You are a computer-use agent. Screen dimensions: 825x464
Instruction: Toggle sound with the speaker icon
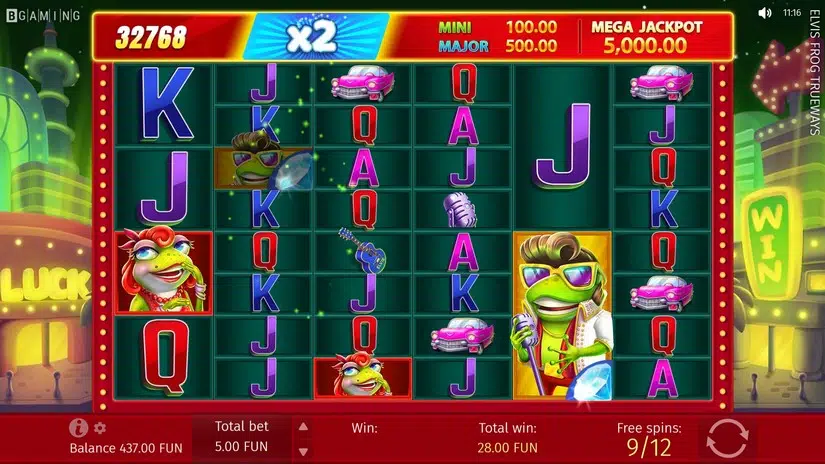click(x=765, y=13)
